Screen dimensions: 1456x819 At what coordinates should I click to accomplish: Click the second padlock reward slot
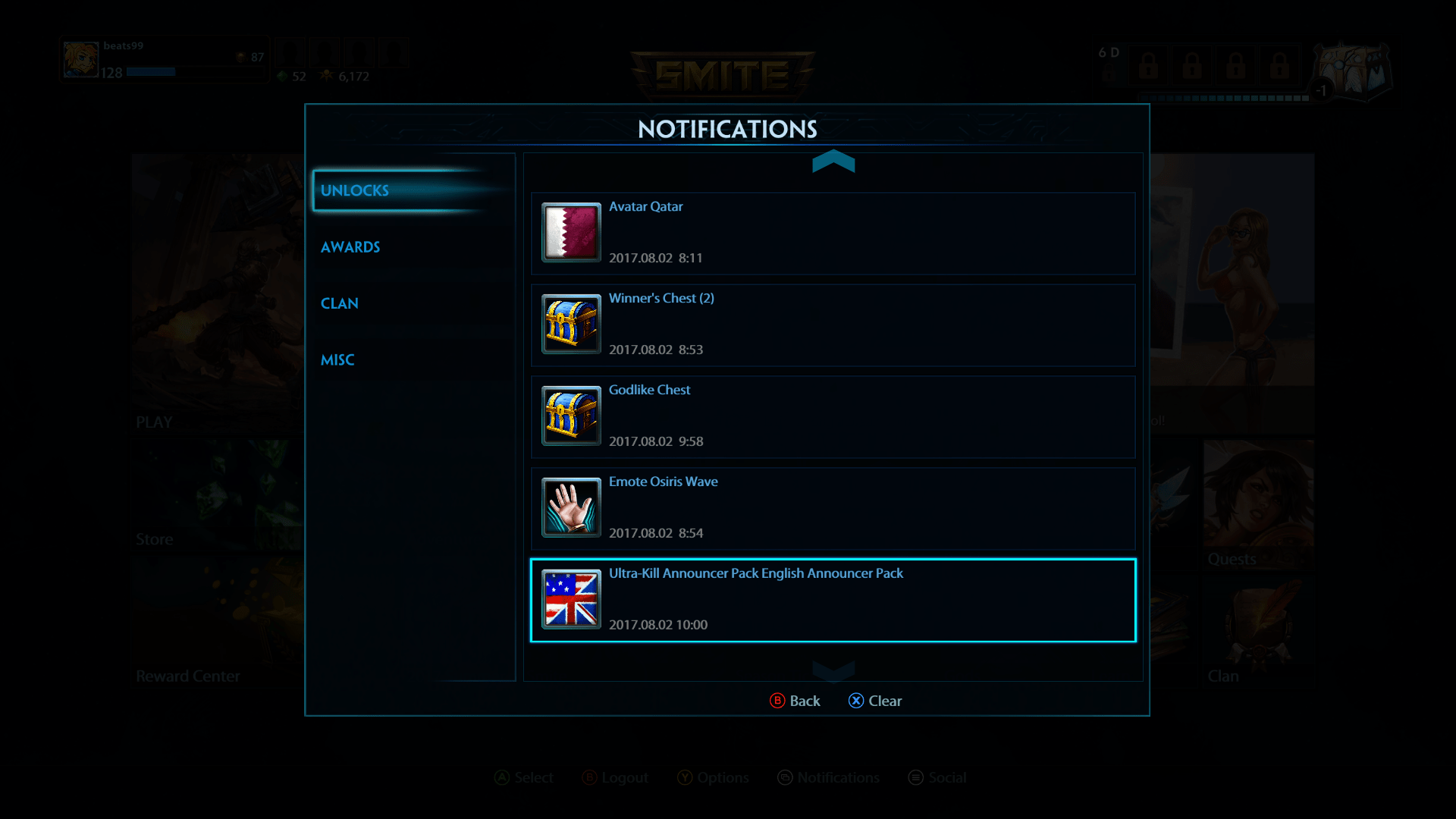[x=1192, y=67]
